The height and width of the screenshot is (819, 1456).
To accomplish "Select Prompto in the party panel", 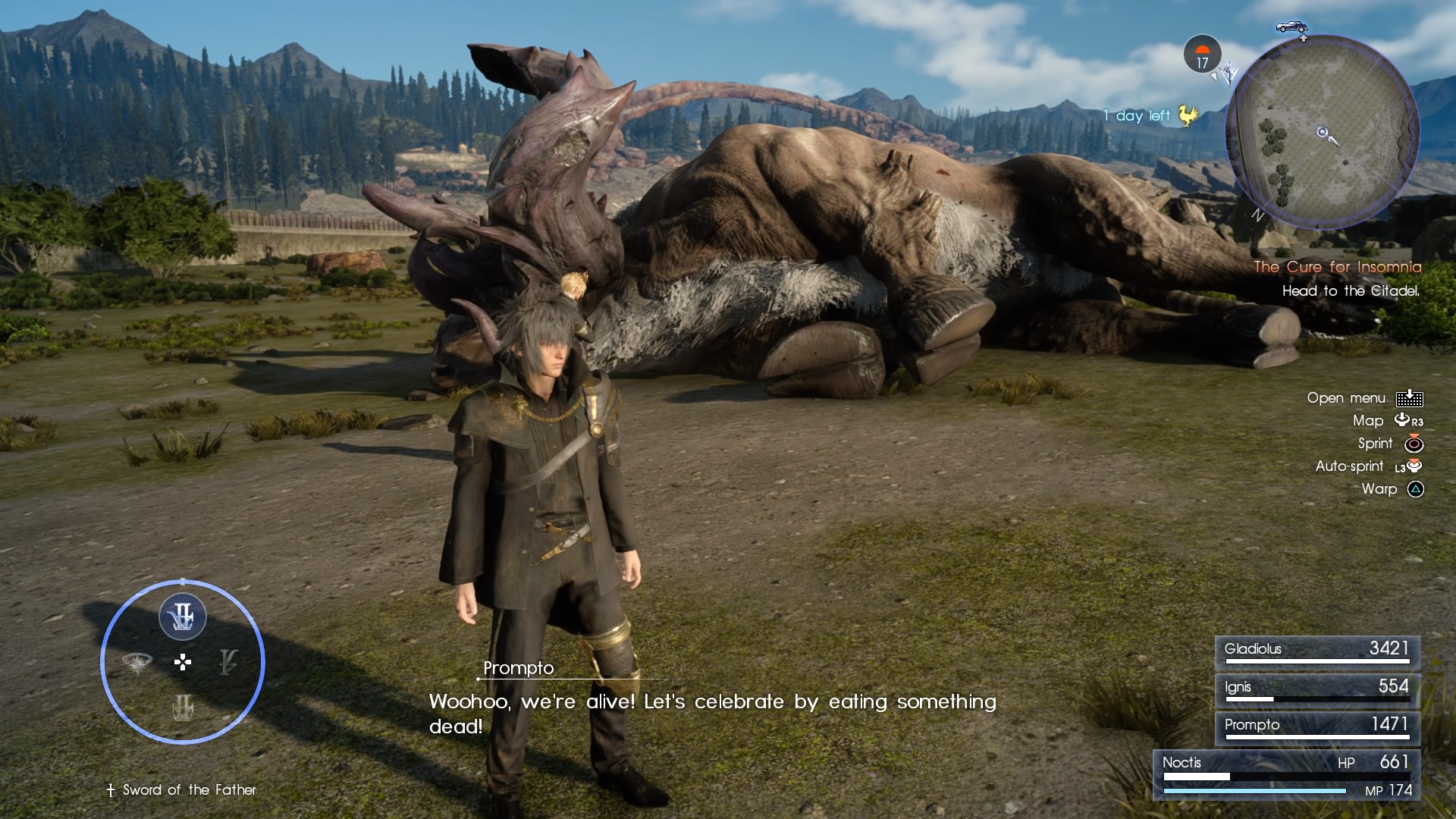I will 1317,727.
